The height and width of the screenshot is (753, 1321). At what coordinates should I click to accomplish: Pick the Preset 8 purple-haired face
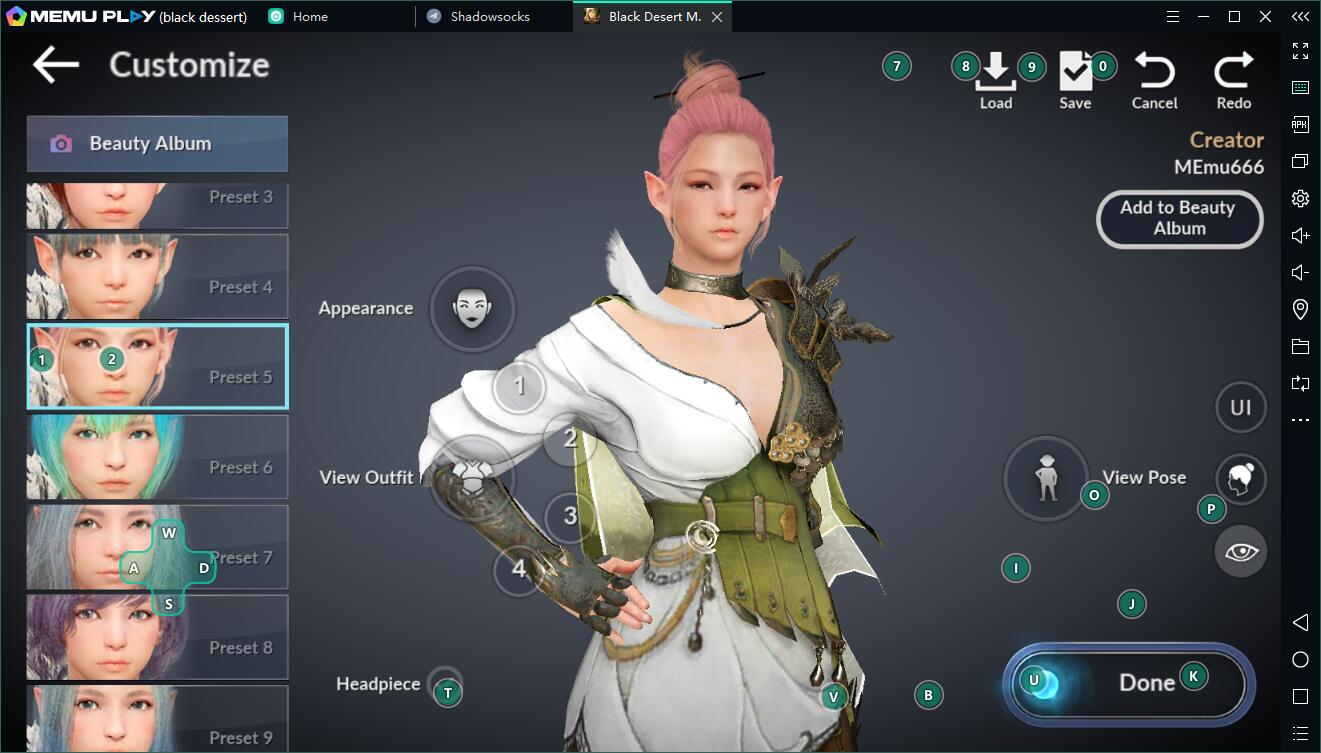click(157, 637)
